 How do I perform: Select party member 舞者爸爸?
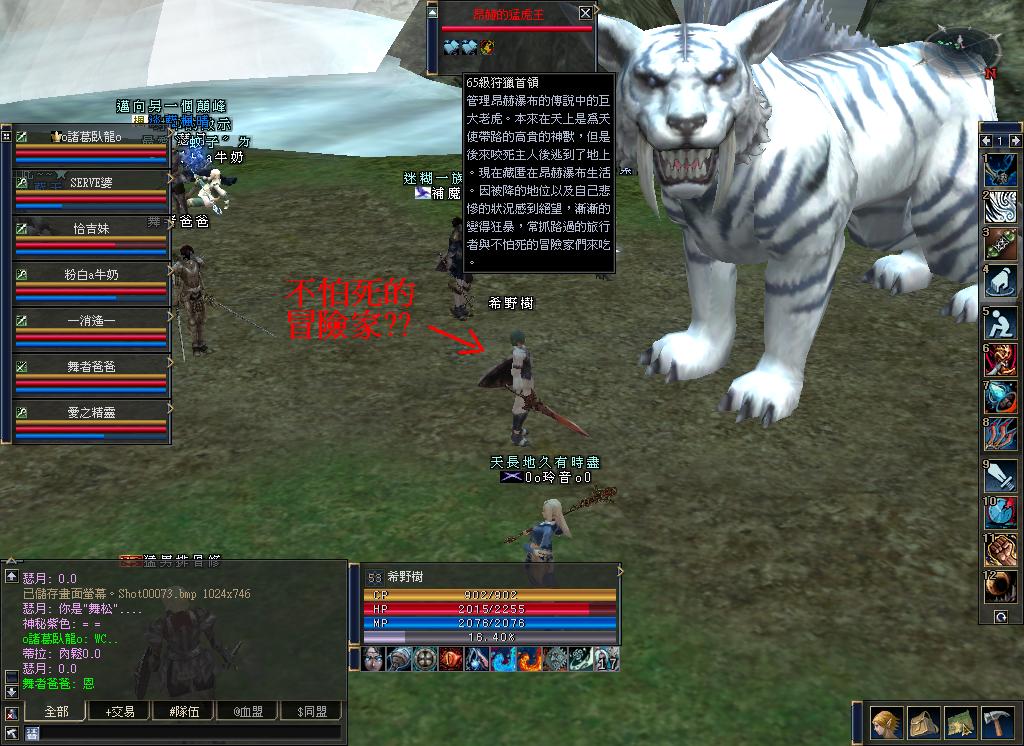91,366
